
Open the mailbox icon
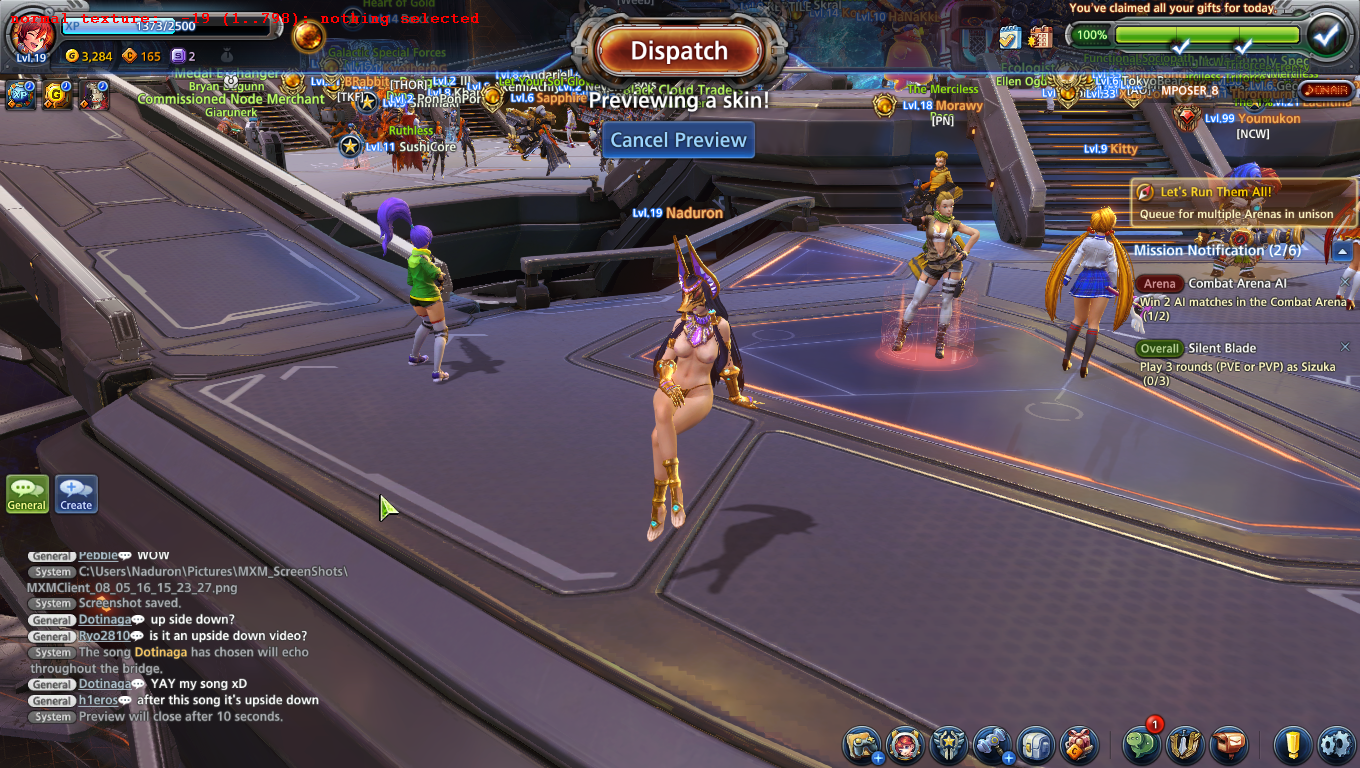[1229, 745]
